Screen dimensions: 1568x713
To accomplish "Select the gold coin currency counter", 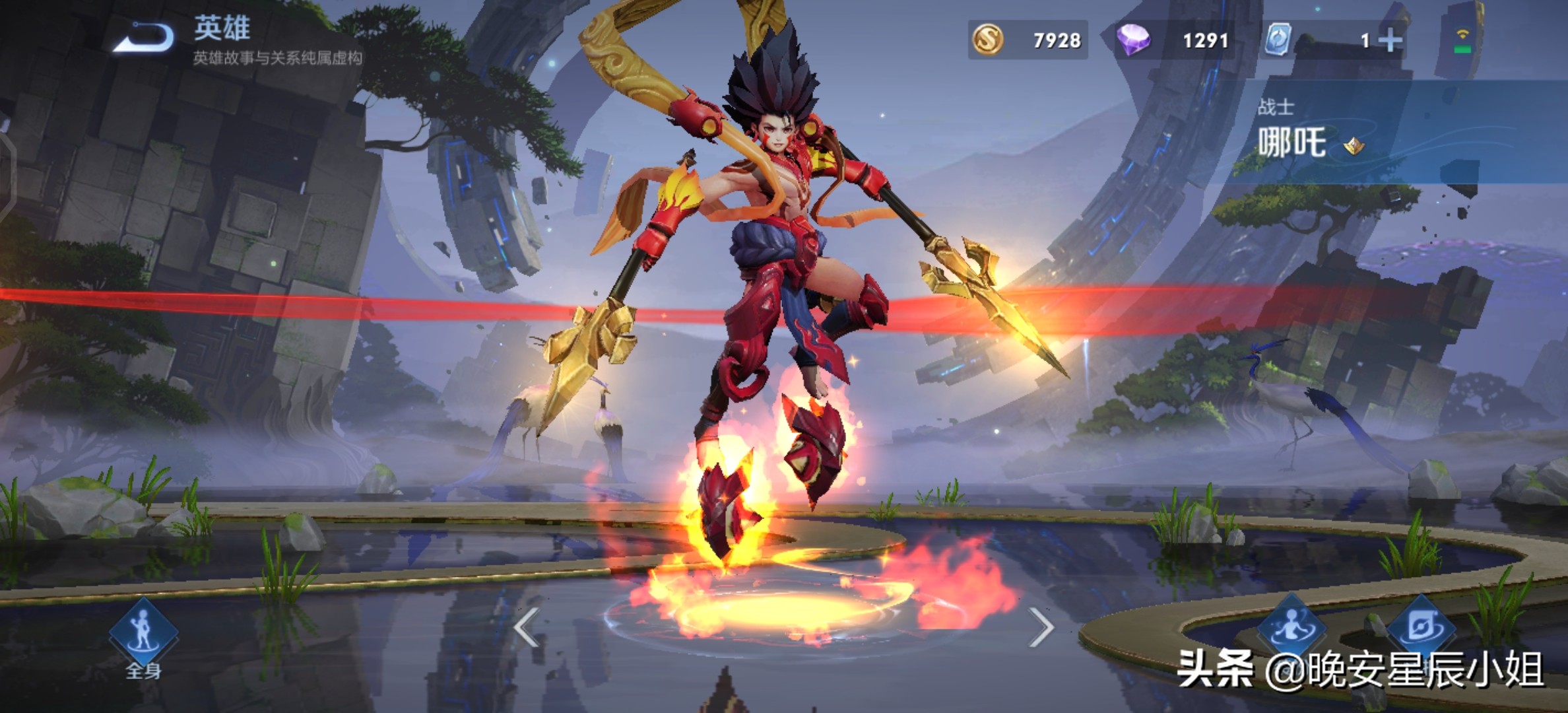I will [x=1028, y=40].
